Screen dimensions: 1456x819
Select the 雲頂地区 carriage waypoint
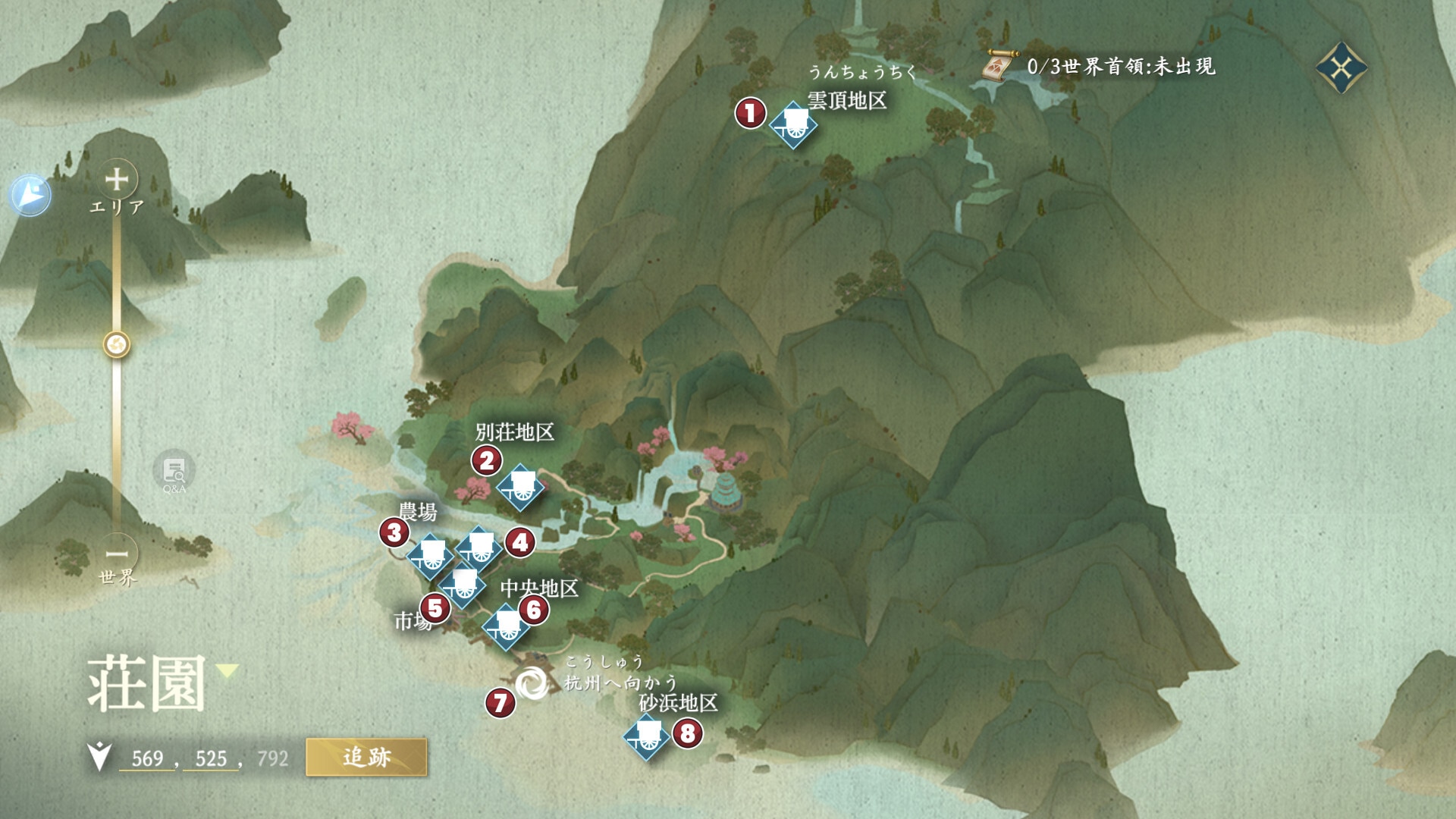tap(793, 125)
